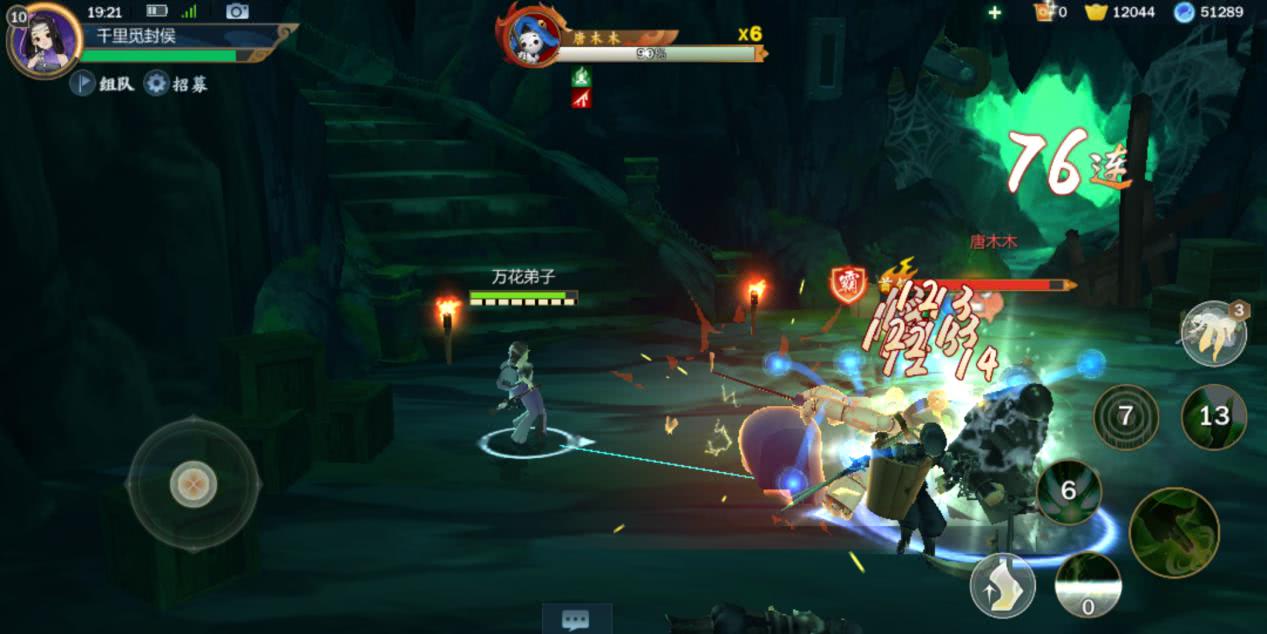Trigger the white fox skill with badge 3
Image resolution: width=1267 pixels, height=634 pixels.
(1213, 334)
